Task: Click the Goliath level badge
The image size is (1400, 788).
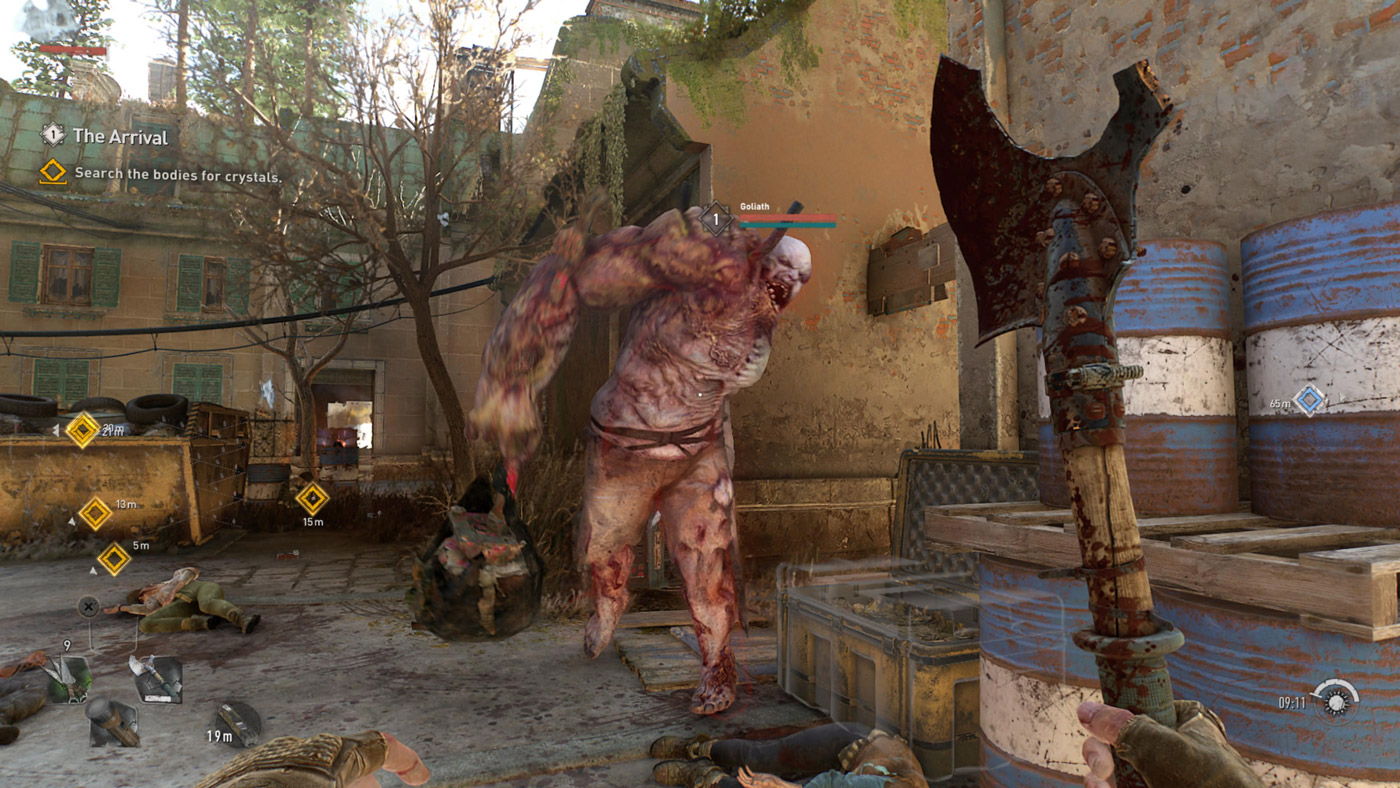Action: pos(716,217)
